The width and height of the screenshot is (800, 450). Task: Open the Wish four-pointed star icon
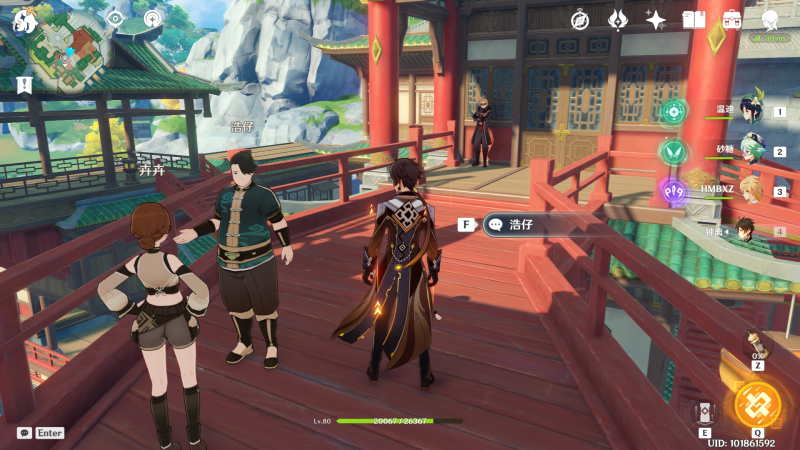pyautogui.click(x=656, y=19)
